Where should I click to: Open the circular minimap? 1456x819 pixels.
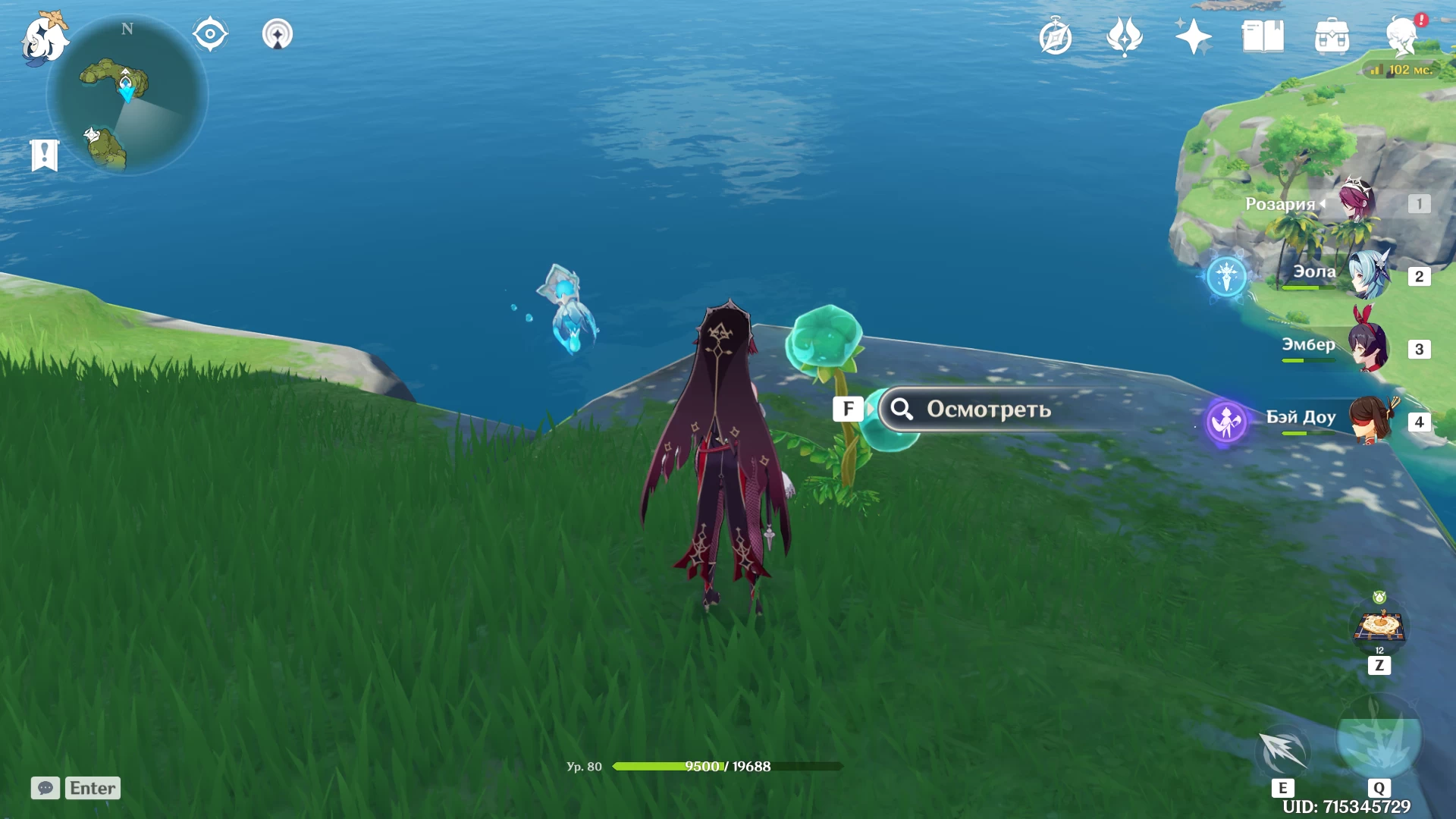click(x=127, y=95)
